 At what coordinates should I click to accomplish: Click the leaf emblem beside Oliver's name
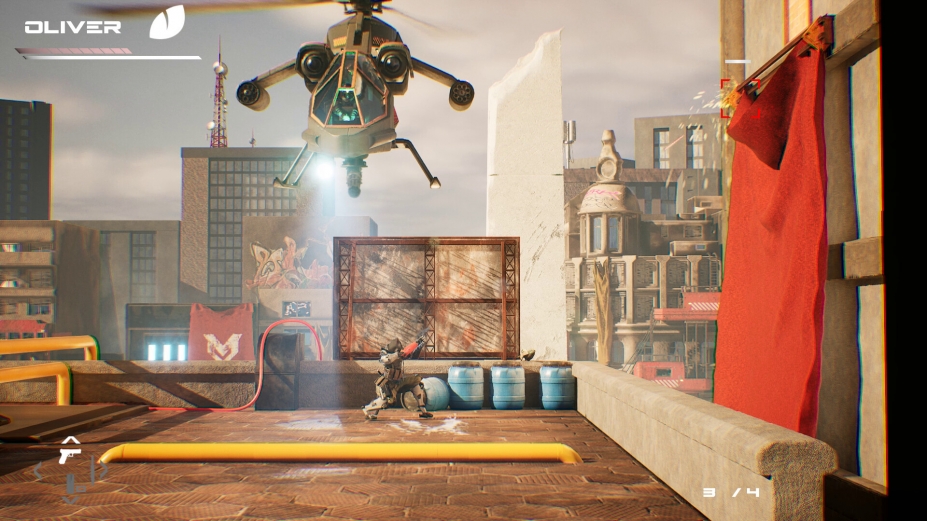(x=167, y=22)
